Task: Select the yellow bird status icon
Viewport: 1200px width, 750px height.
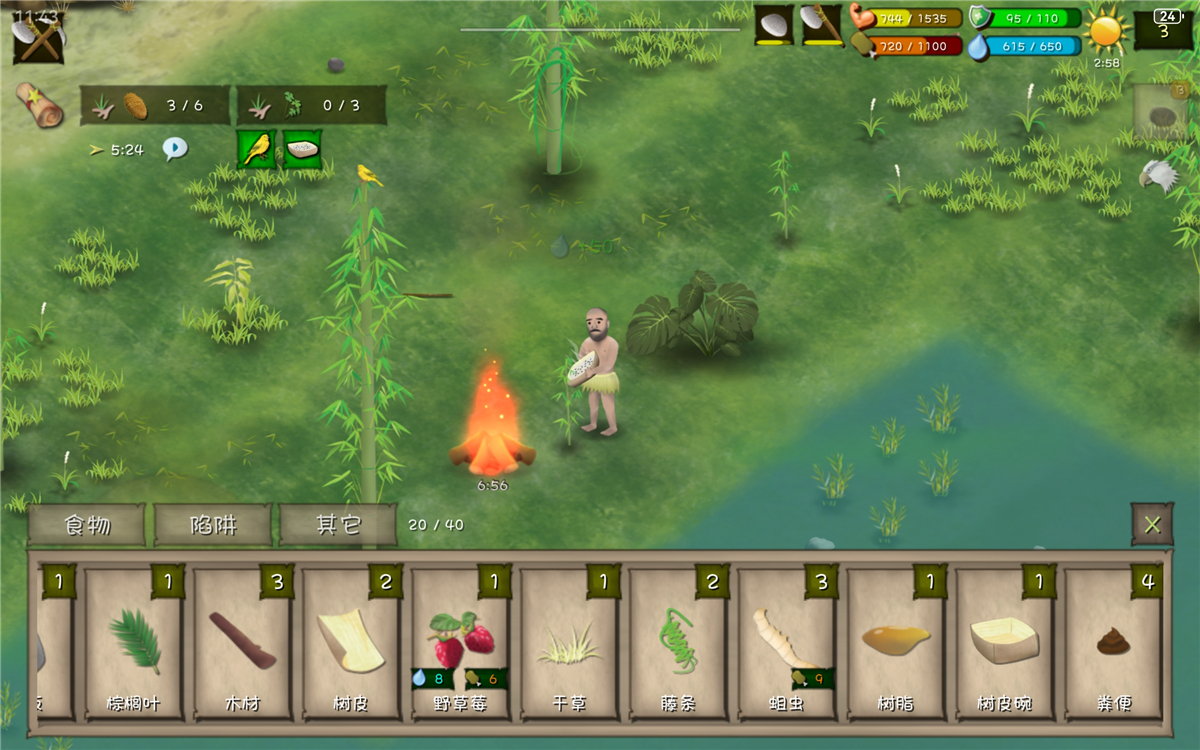Action: 257,149
